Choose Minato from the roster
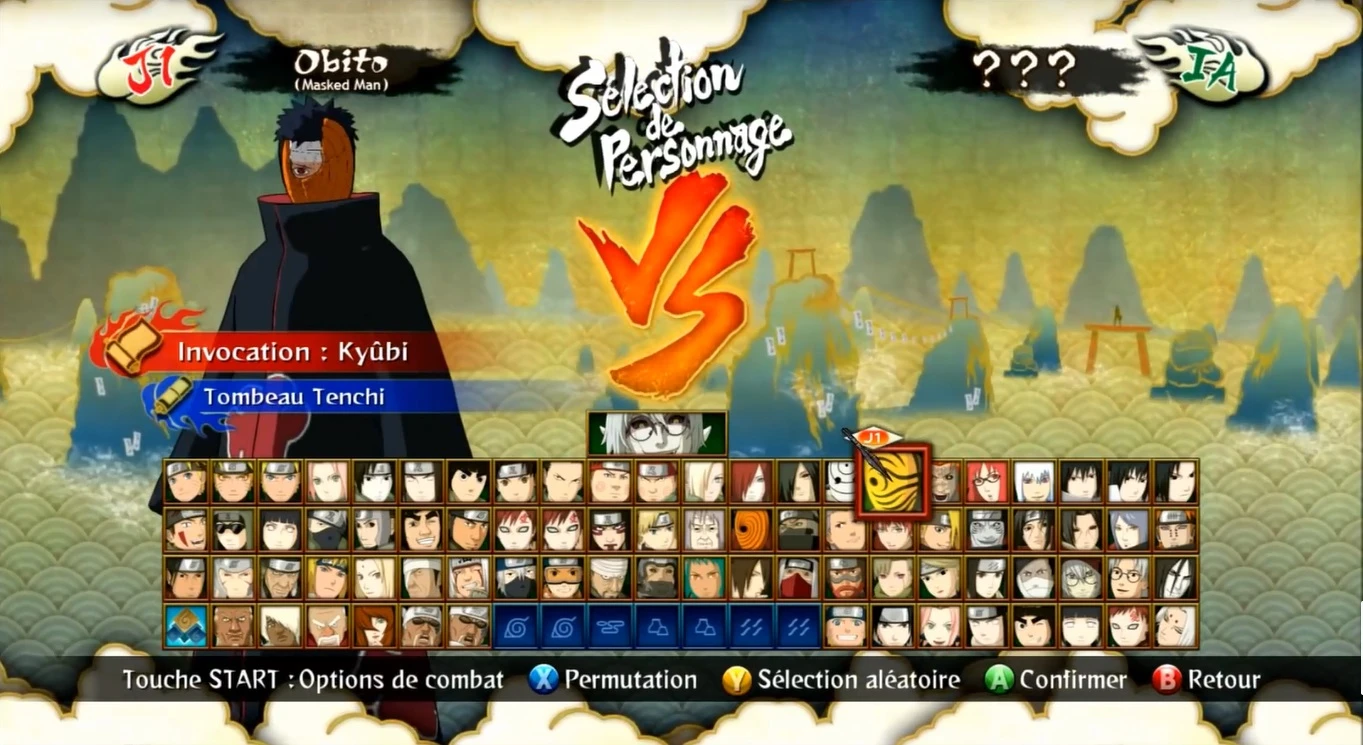Viewport: 1363px width, 745px height. click(329, 578)
